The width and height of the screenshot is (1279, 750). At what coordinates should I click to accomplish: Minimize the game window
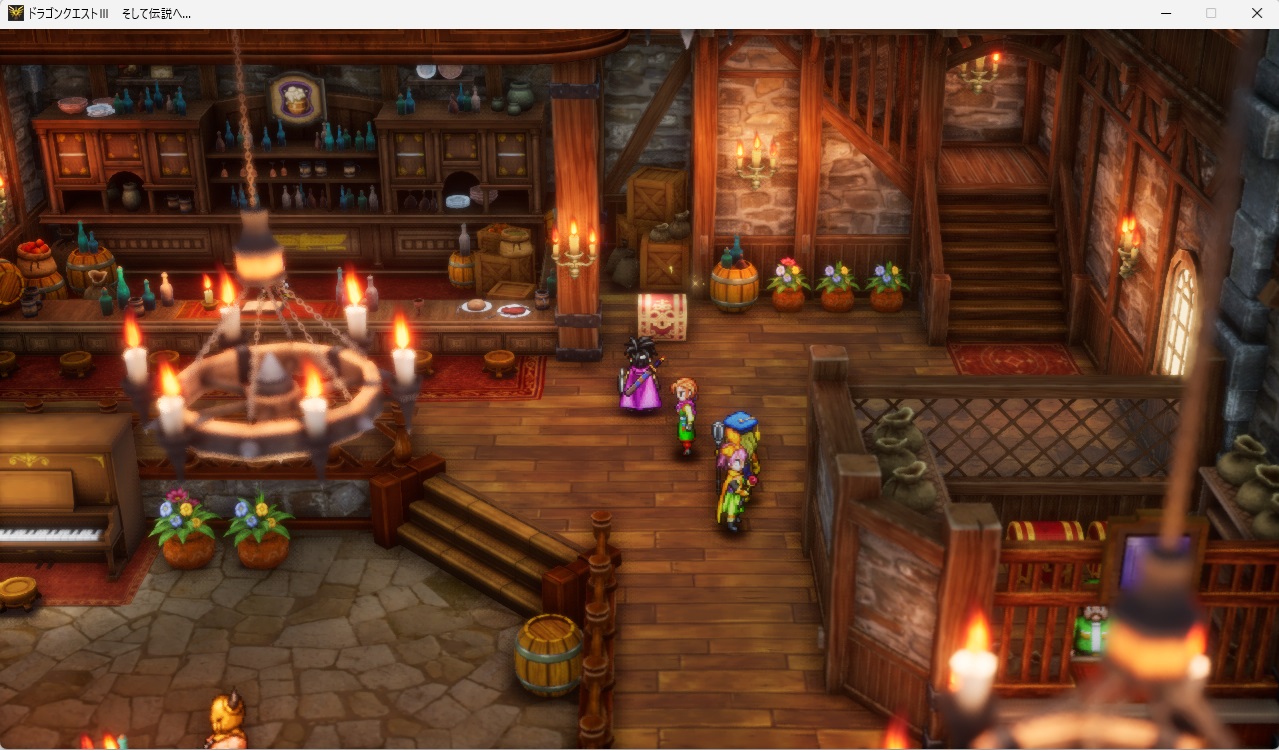coord(1166,13)
